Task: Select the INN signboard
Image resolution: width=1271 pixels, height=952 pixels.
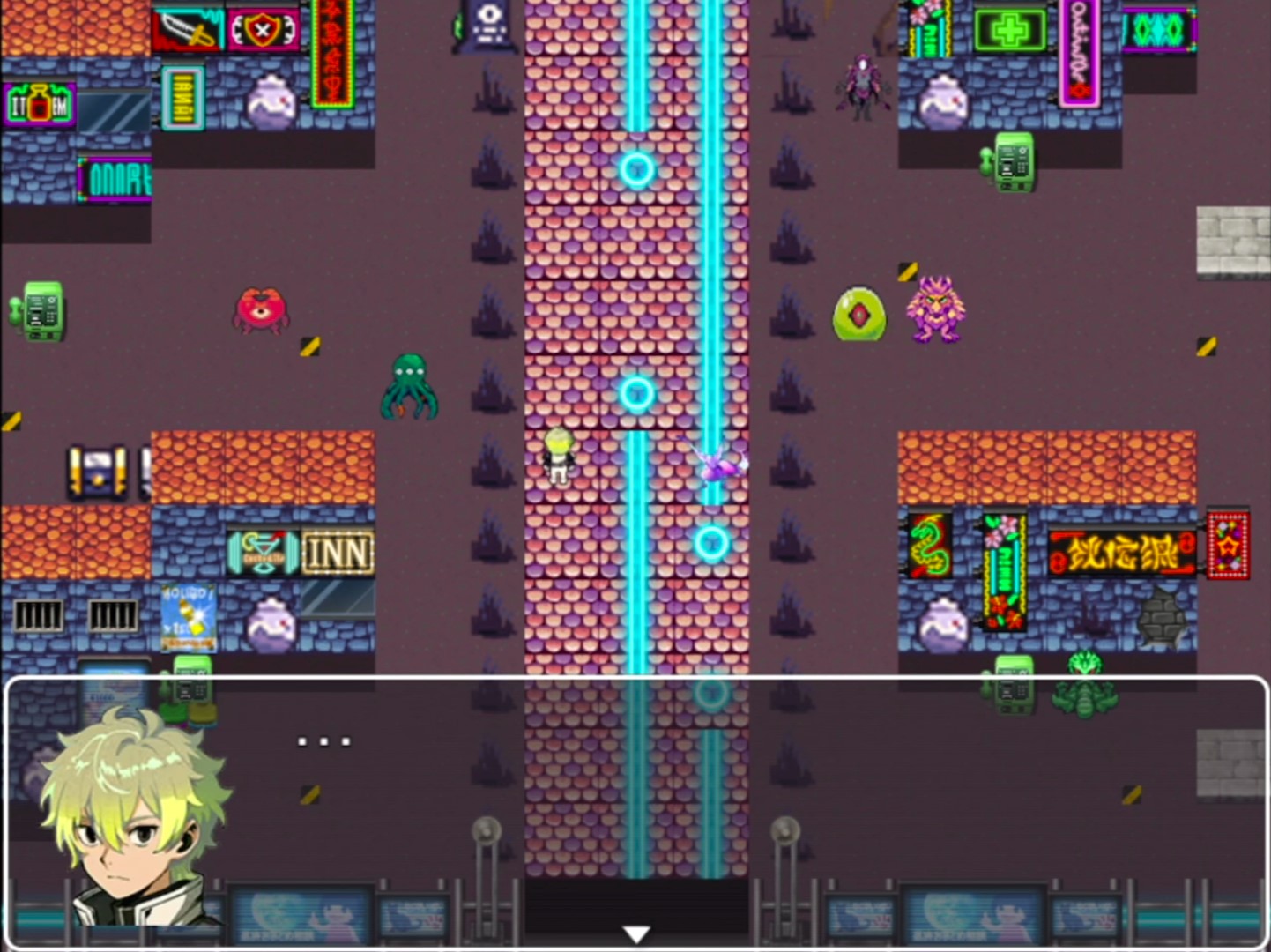Action: 339,550
